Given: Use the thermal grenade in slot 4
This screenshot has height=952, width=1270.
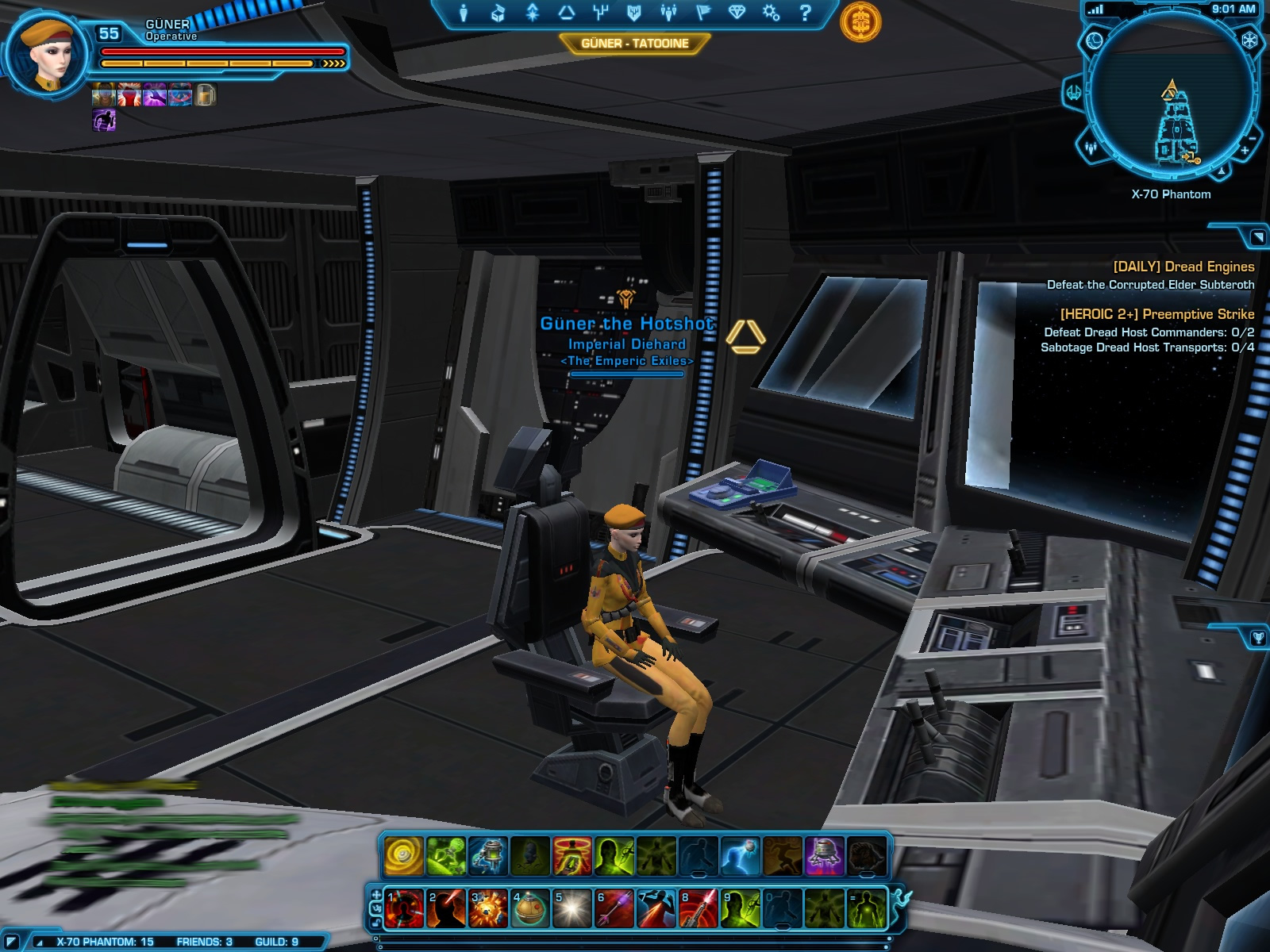Looking at the screenshot, I should pos(529,908).
